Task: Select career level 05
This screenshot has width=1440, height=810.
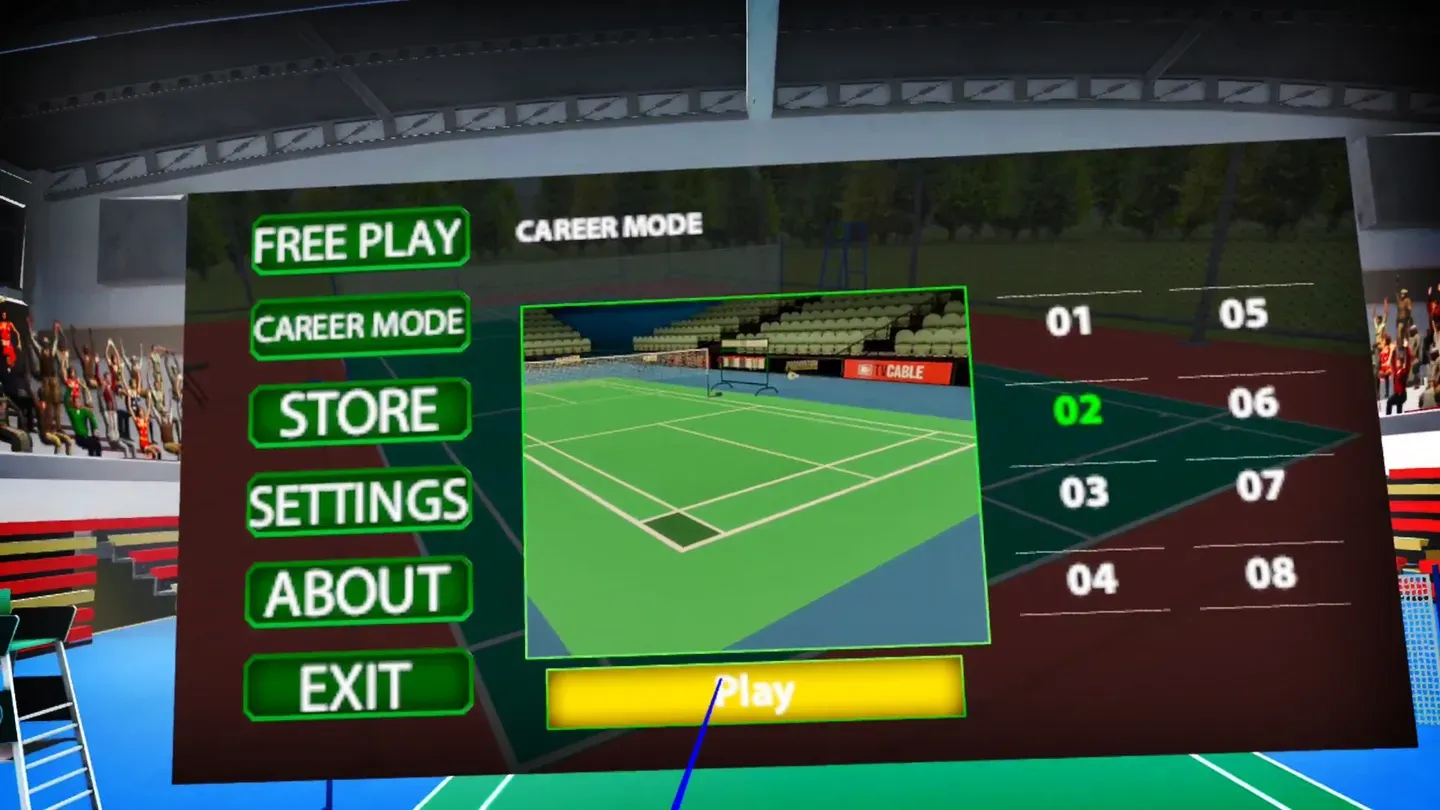Action: point(1245,313)
